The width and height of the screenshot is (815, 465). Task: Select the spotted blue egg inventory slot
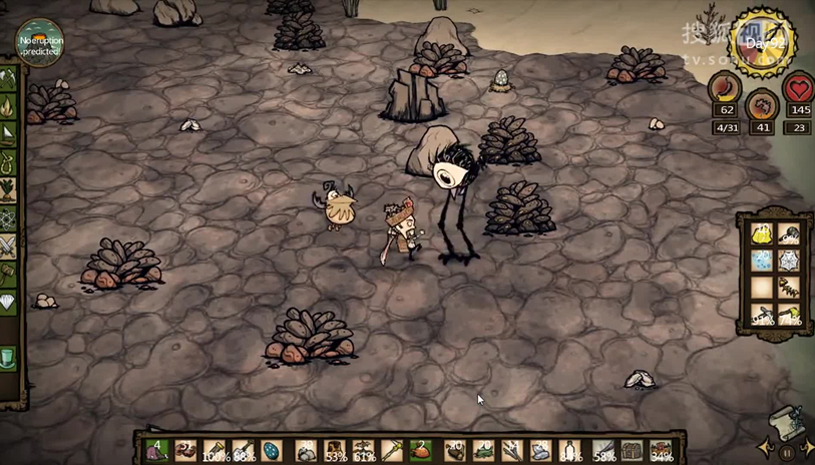[273, 451]
